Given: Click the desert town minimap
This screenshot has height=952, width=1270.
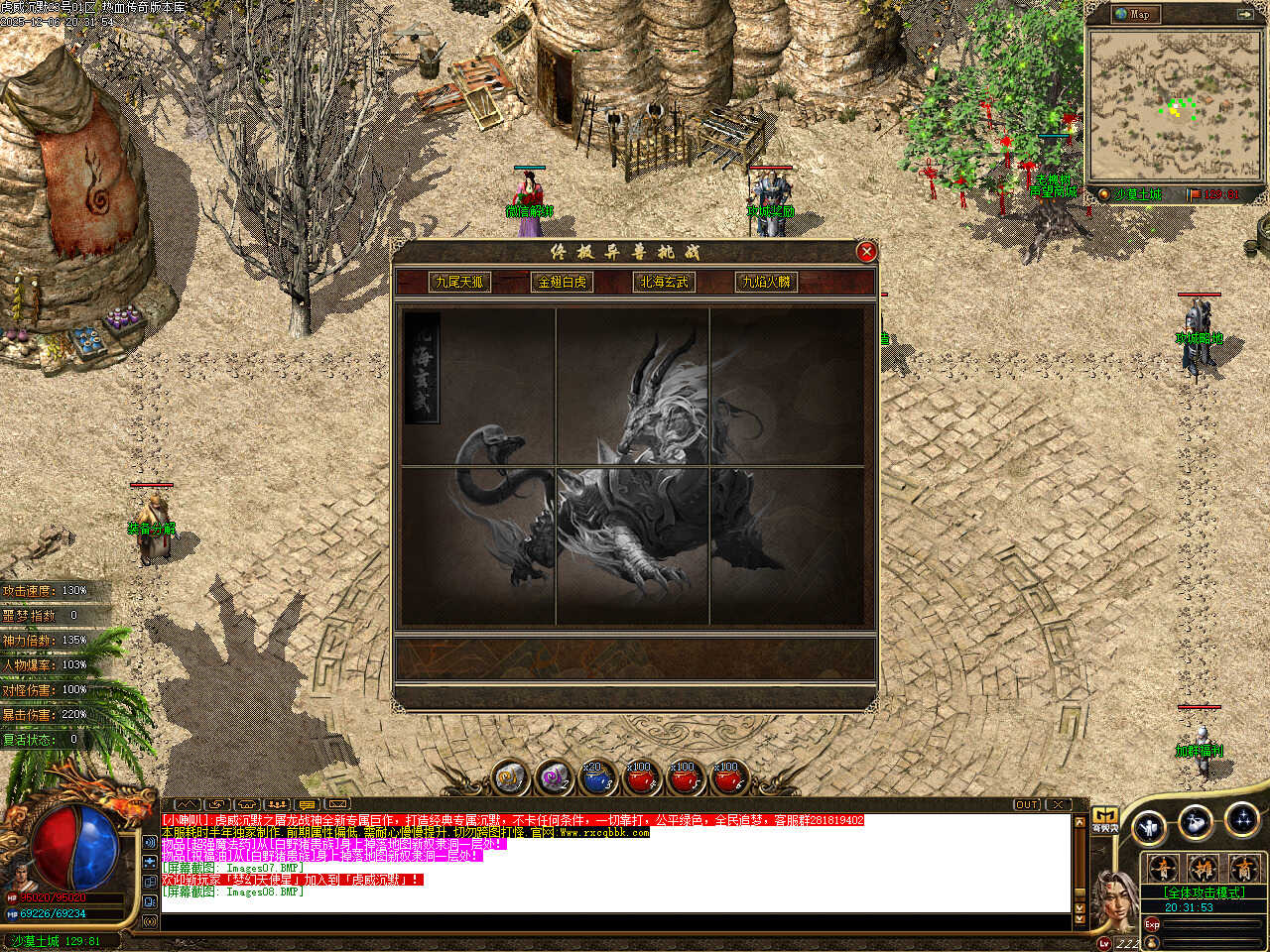Looking at the screenshot, I should point(1175,104).
